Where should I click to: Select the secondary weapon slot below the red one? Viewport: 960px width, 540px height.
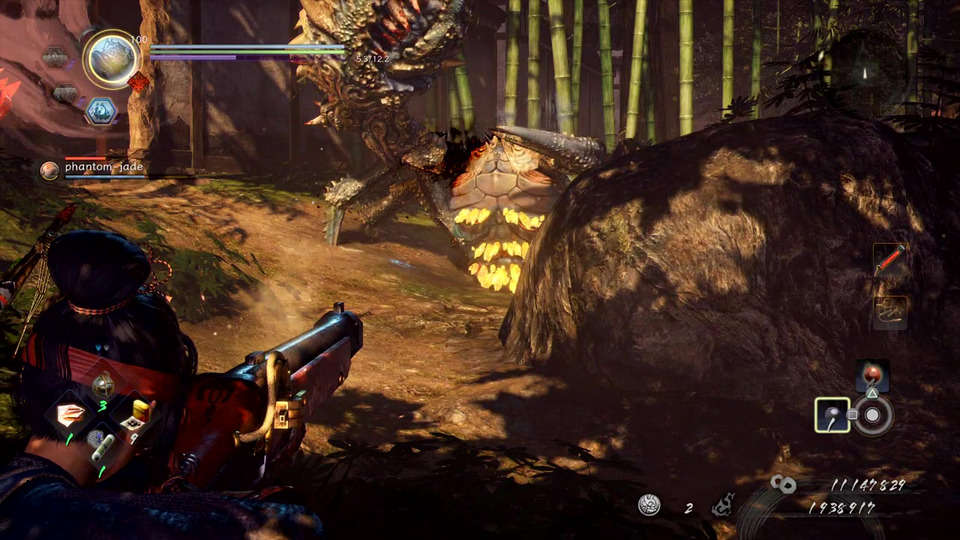tap(889, 310)
